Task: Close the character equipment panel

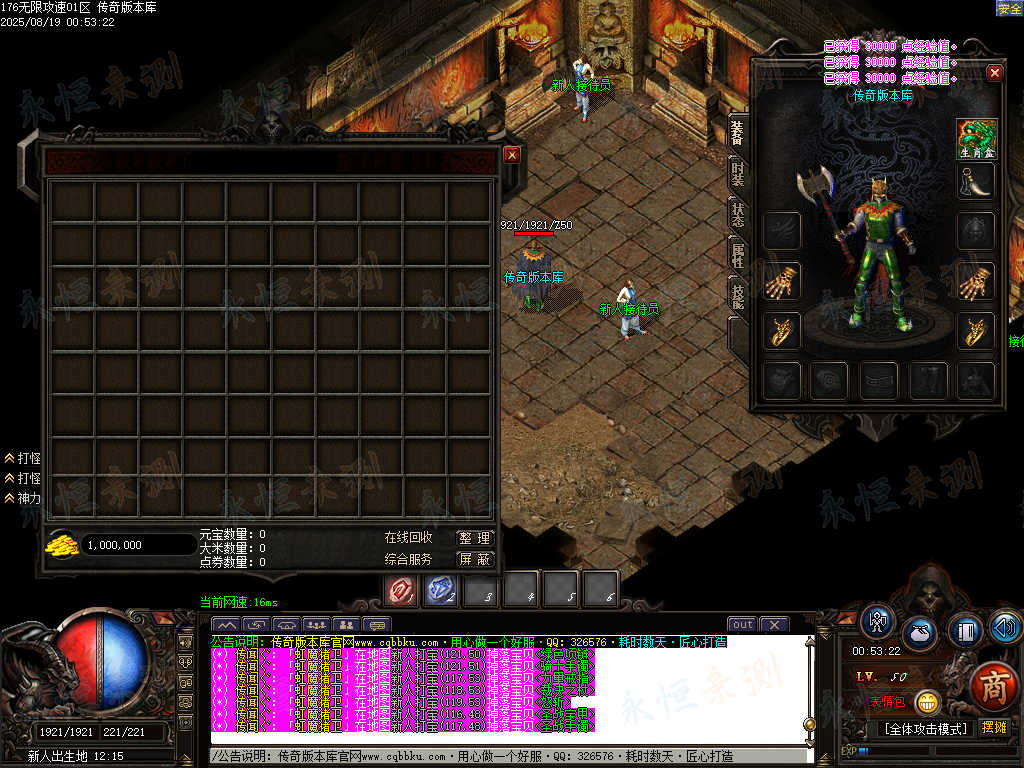Action: 994,73
